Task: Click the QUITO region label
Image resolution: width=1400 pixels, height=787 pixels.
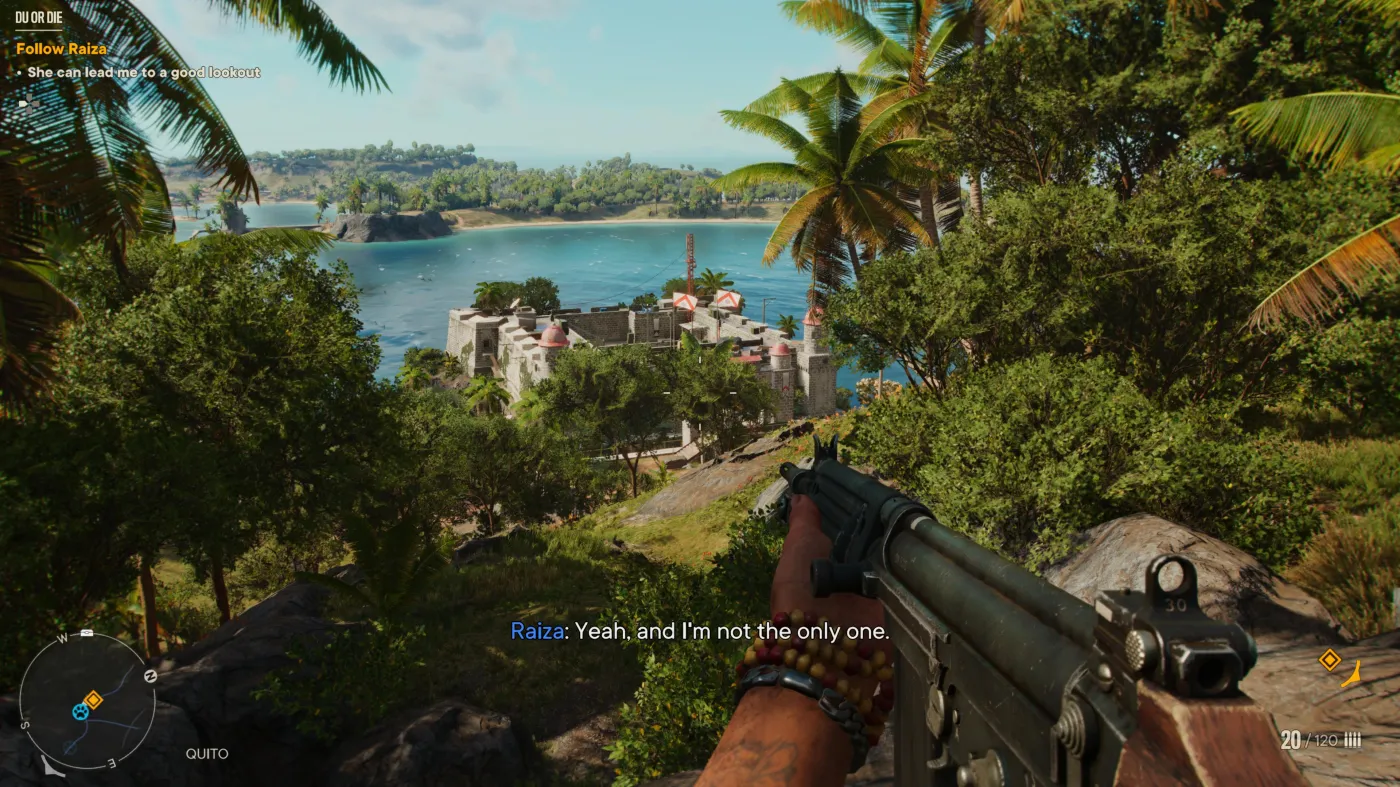Action: [207, 753]
